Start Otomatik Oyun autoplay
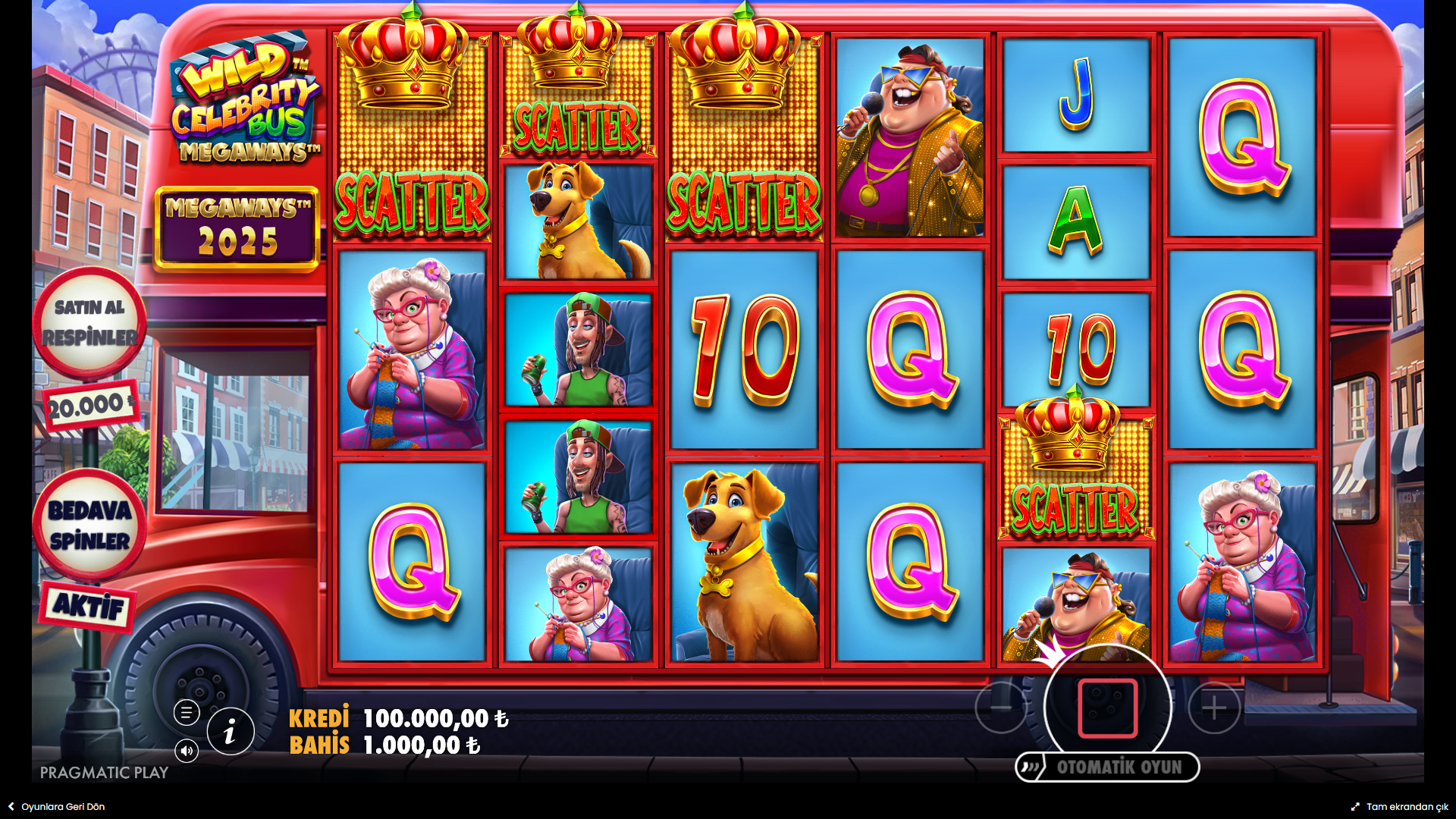The width and height of the screenshot is (1456, 819). coord(1108,767)
